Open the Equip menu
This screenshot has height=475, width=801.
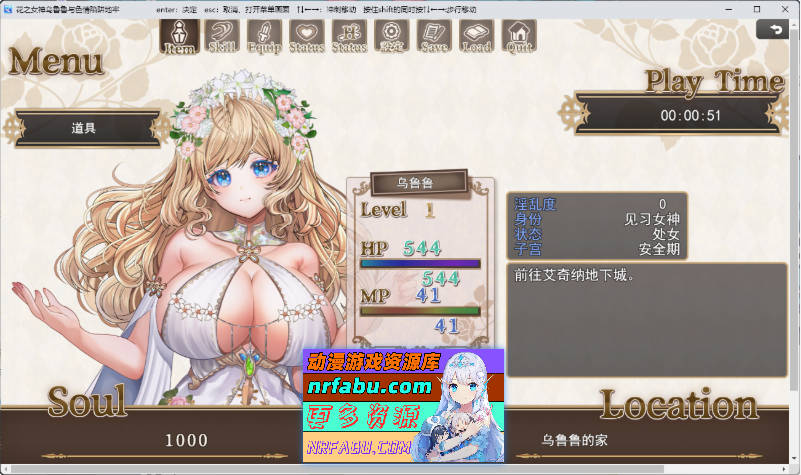pyautogui.click(x=264, y=35)
